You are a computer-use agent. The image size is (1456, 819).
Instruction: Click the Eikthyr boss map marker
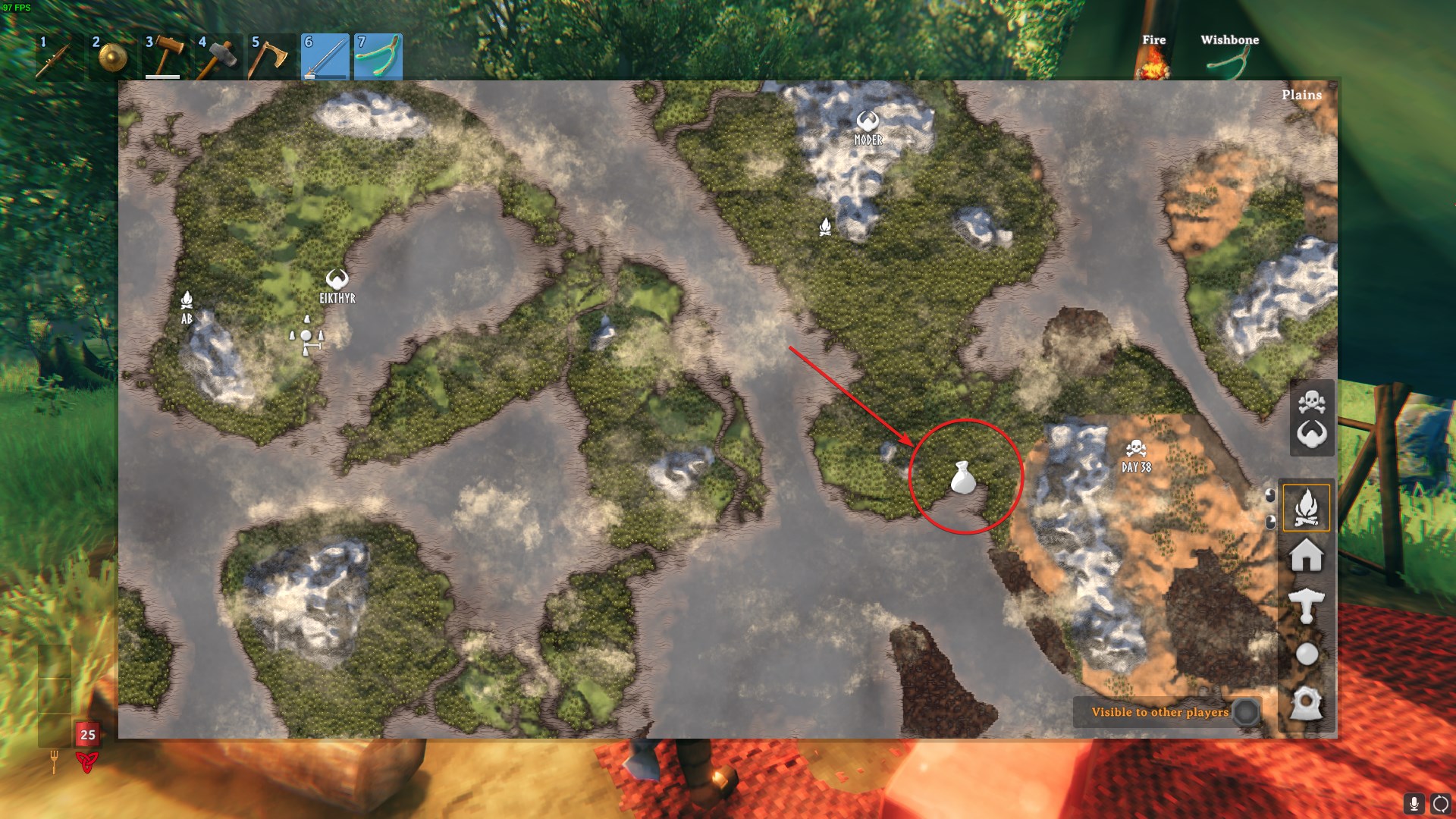[x=337, y=280]
